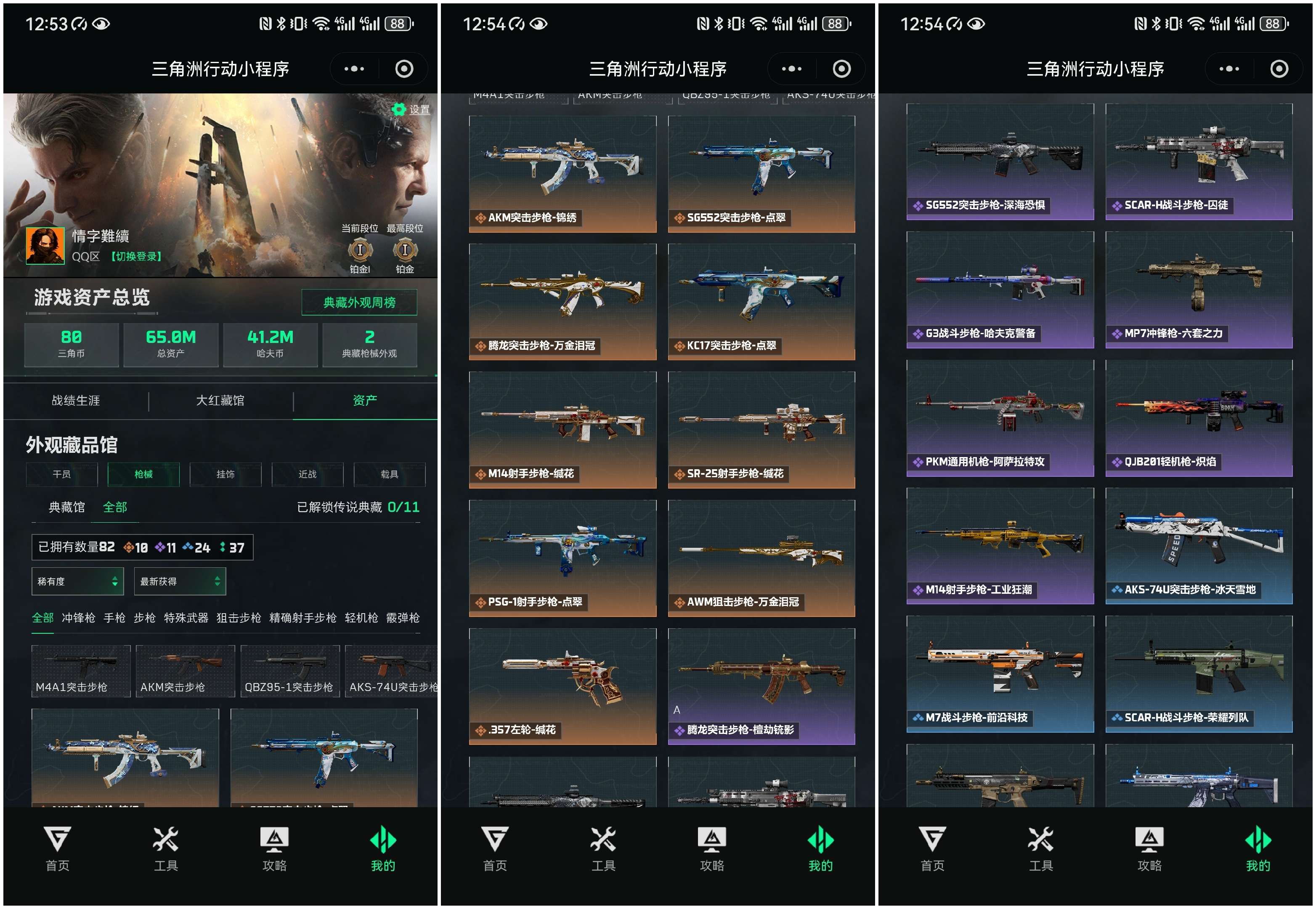Filter weapons by 冲锋枪
Viewport: 1316px width, 909px height.
coord(78,618)
